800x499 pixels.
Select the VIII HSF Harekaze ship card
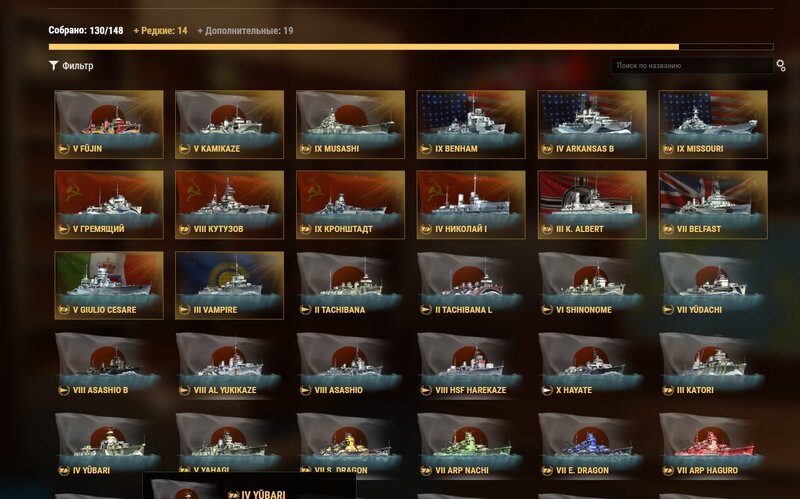(471, 365)
